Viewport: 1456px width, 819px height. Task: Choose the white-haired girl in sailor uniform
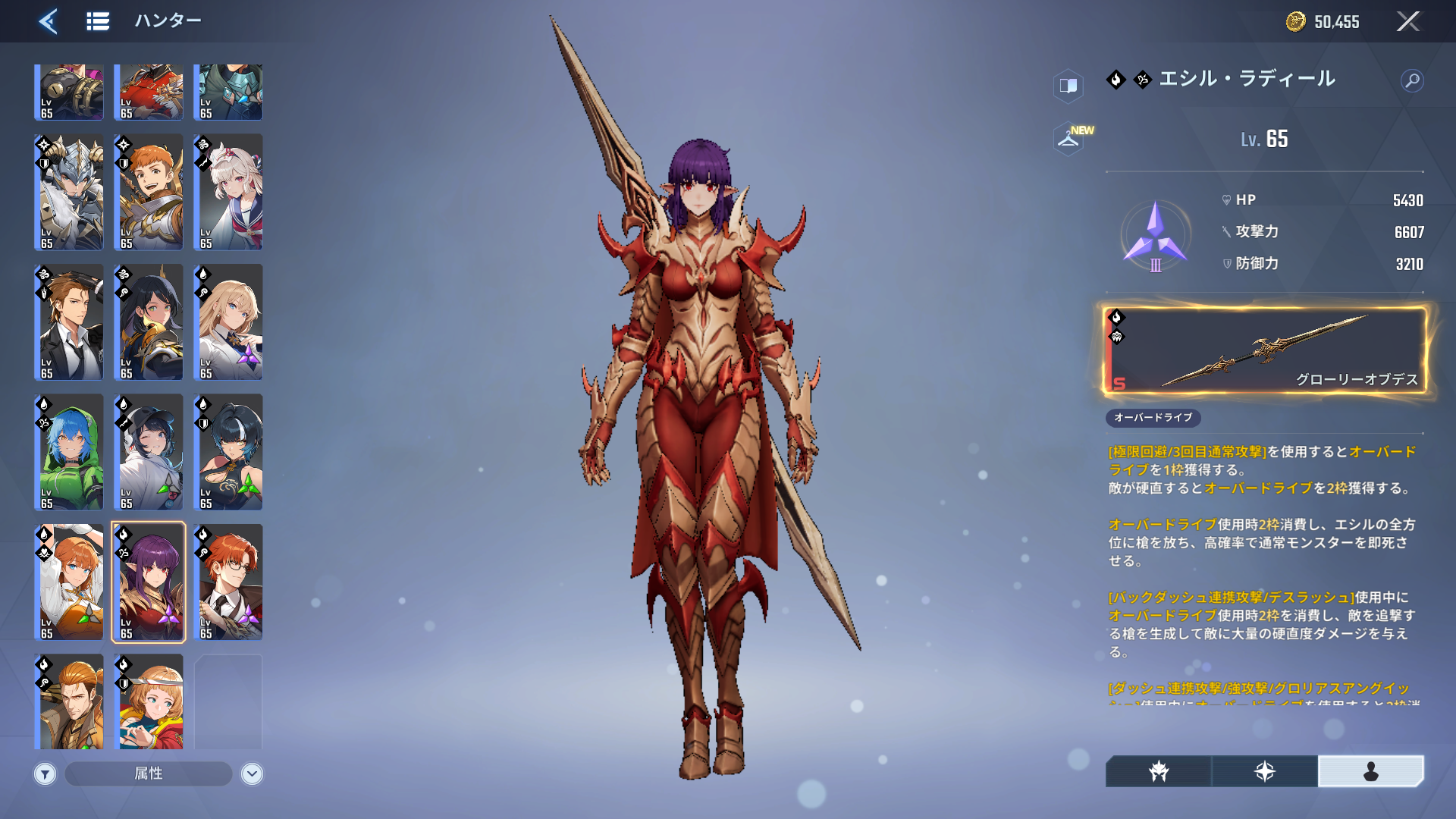[228, 193]
